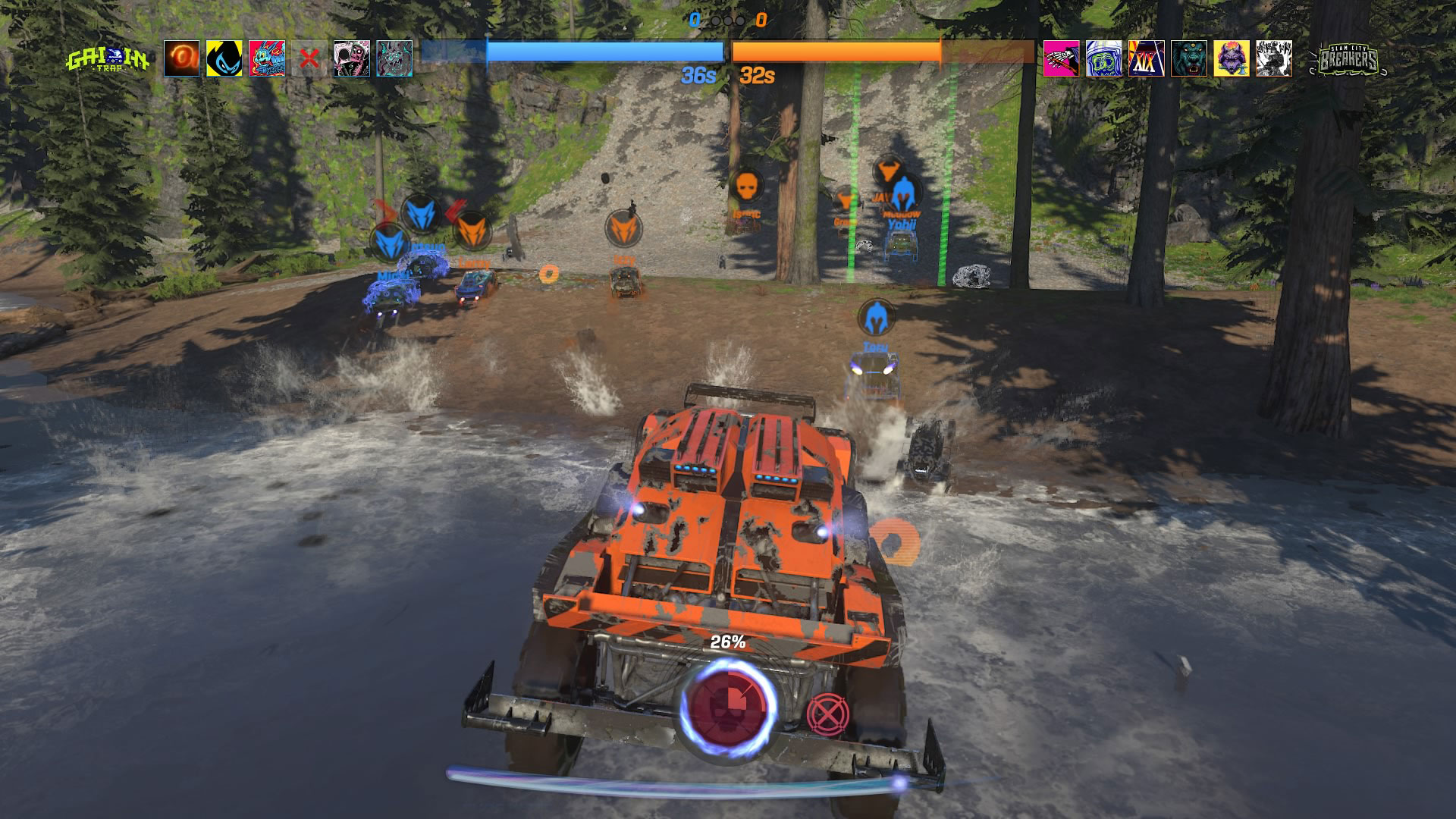Image resolution: width=1456 pixels, height=819 pixels.
Task: Click the Slam City Breakers team logo
Action: click(1348, 59)
